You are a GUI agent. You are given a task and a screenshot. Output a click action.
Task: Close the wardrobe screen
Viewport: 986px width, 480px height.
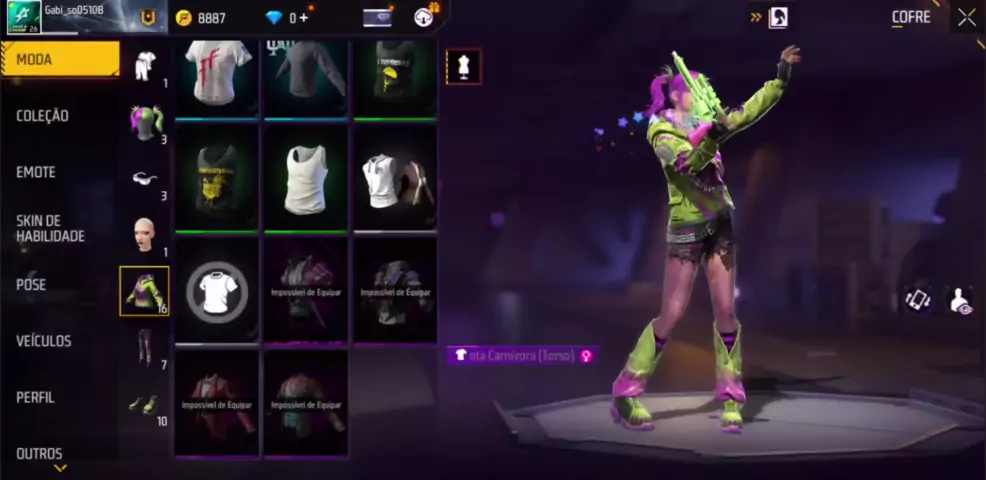tap(966, 17)
